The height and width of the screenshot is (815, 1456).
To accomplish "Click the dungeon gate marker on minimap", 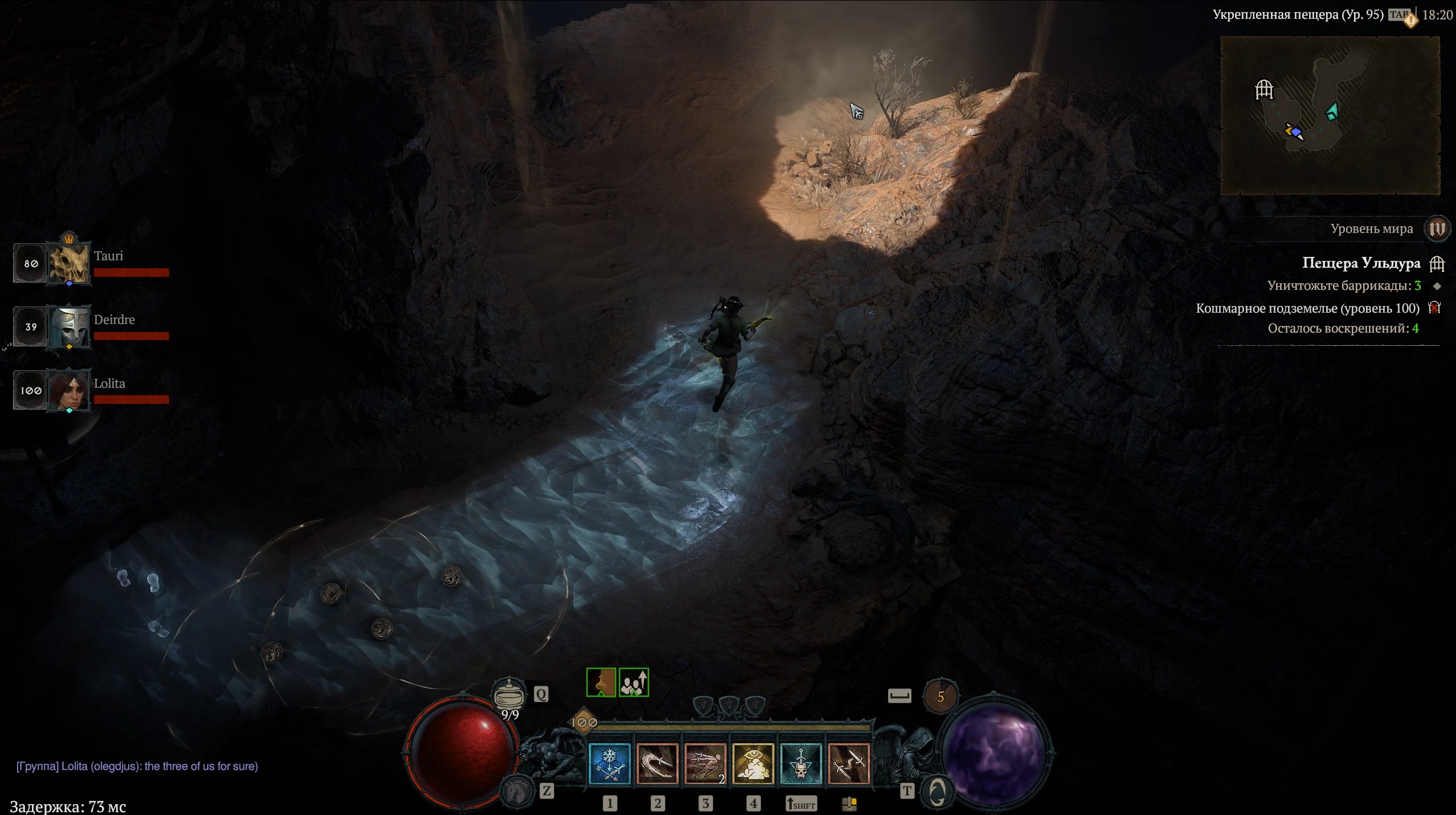I will [1264, 89].
